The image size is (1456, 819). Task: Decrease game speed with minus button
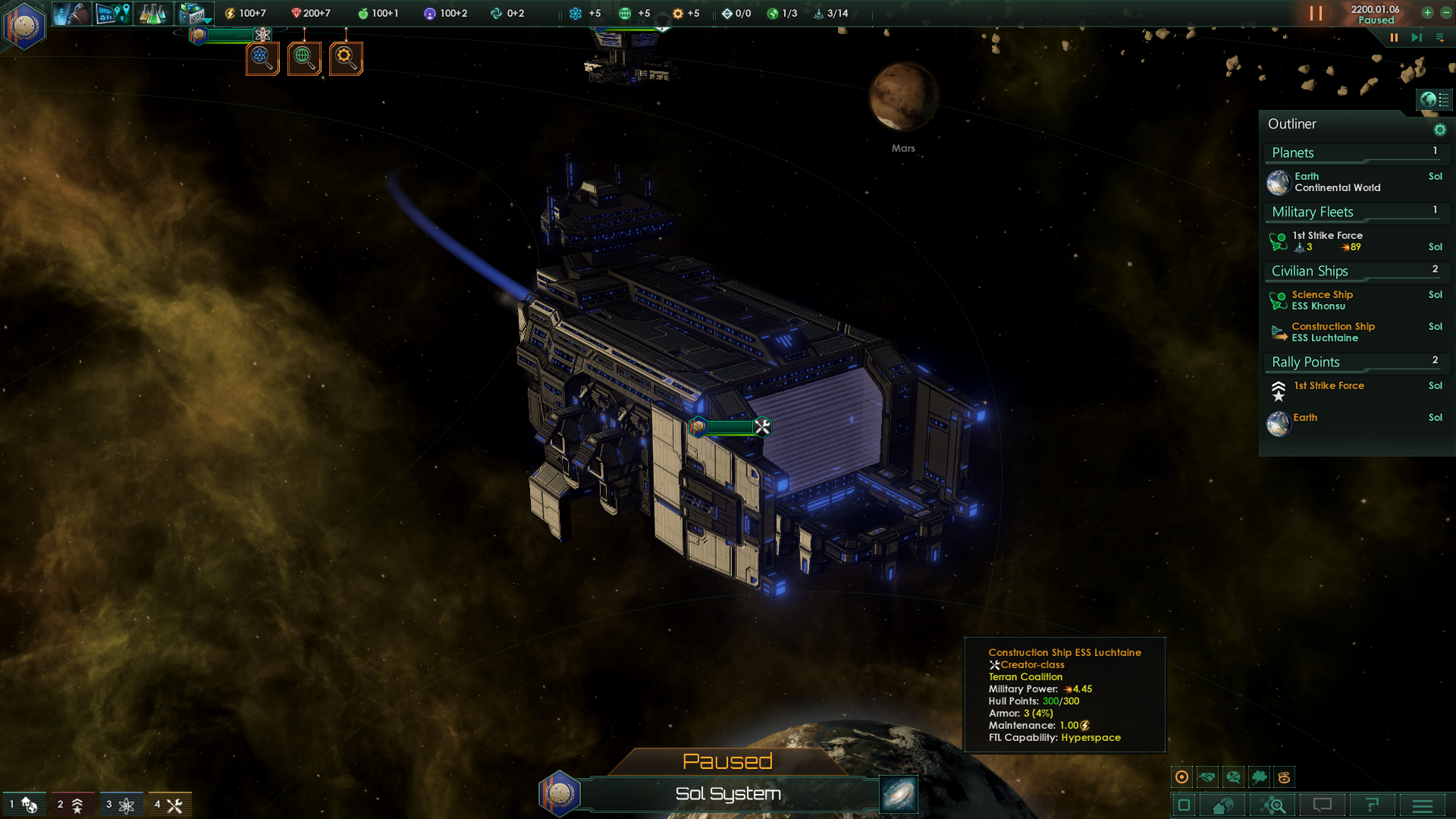tap(1445, 13)
